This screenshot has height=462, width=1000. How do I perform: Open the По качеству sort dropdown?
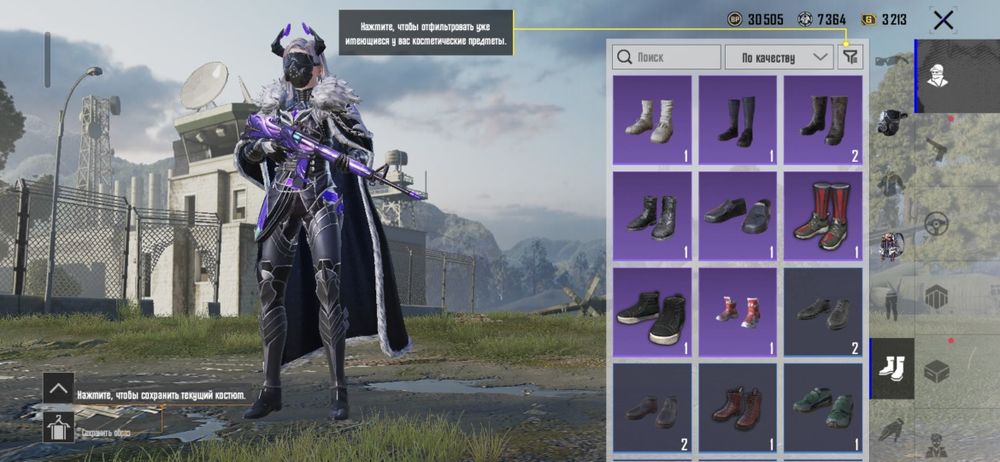(x=779, y=57)
